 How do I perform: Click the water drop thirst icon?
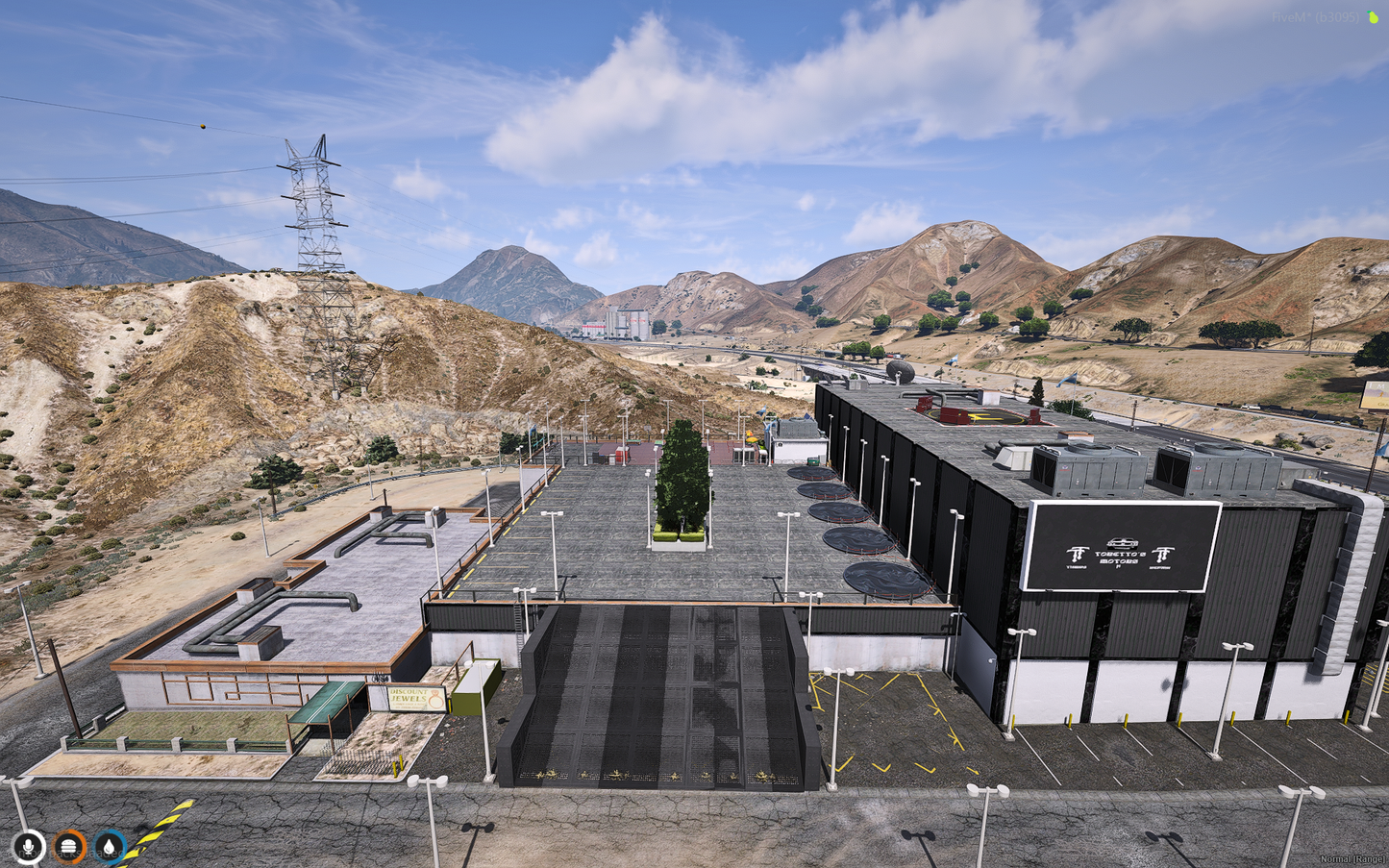click(110, 847)
